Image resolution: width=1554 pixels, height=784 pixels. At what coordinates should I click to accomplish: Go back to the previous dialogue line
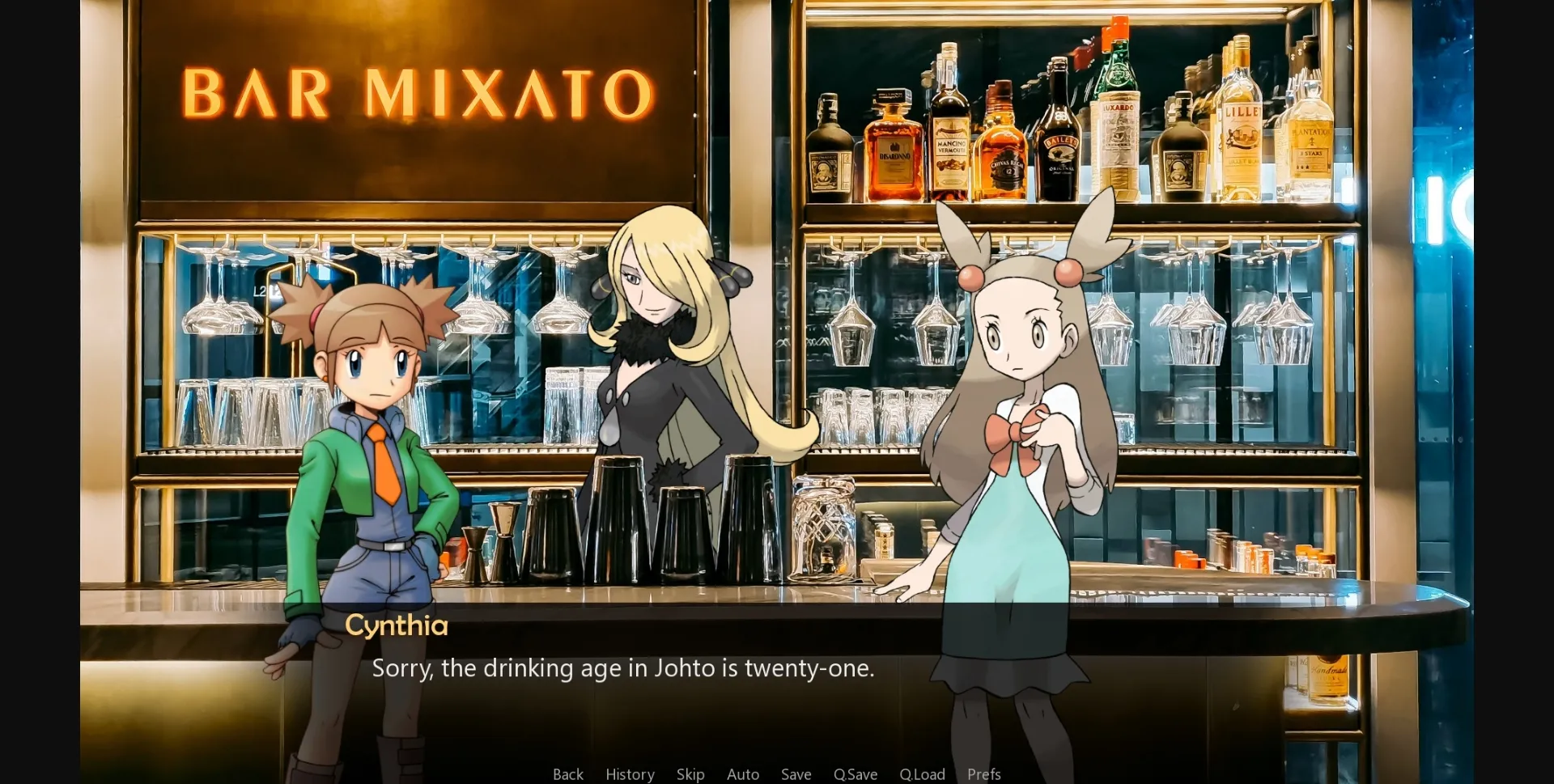click(567, 774)
